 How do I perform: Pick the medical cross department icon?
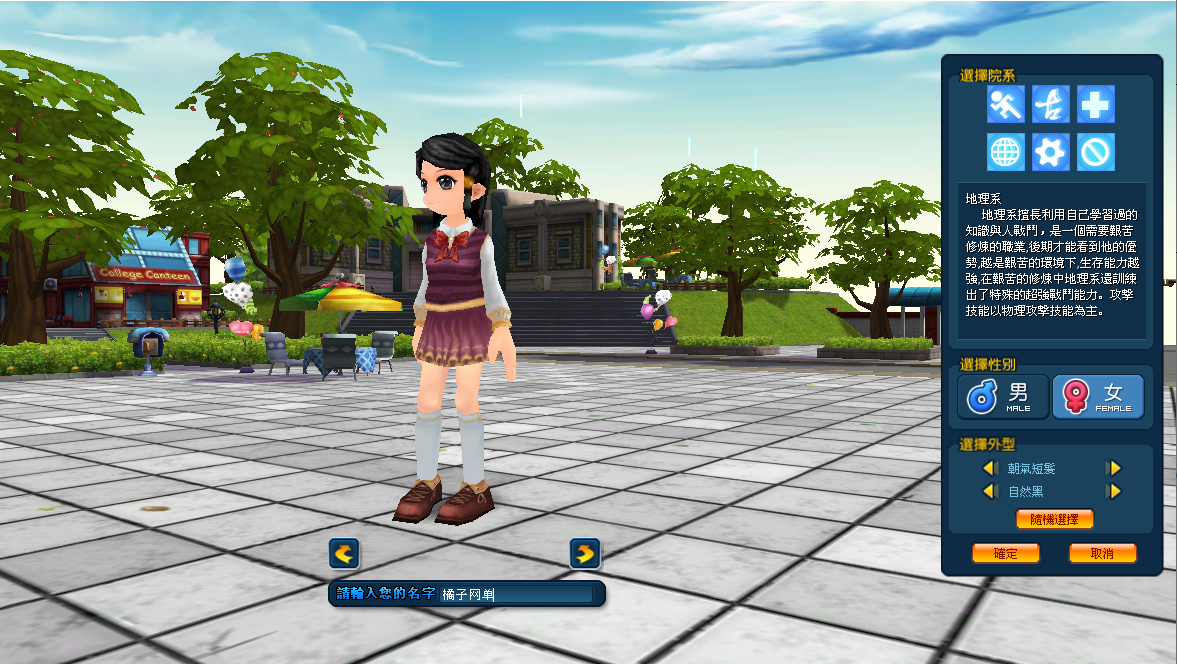pos(1096,104)
